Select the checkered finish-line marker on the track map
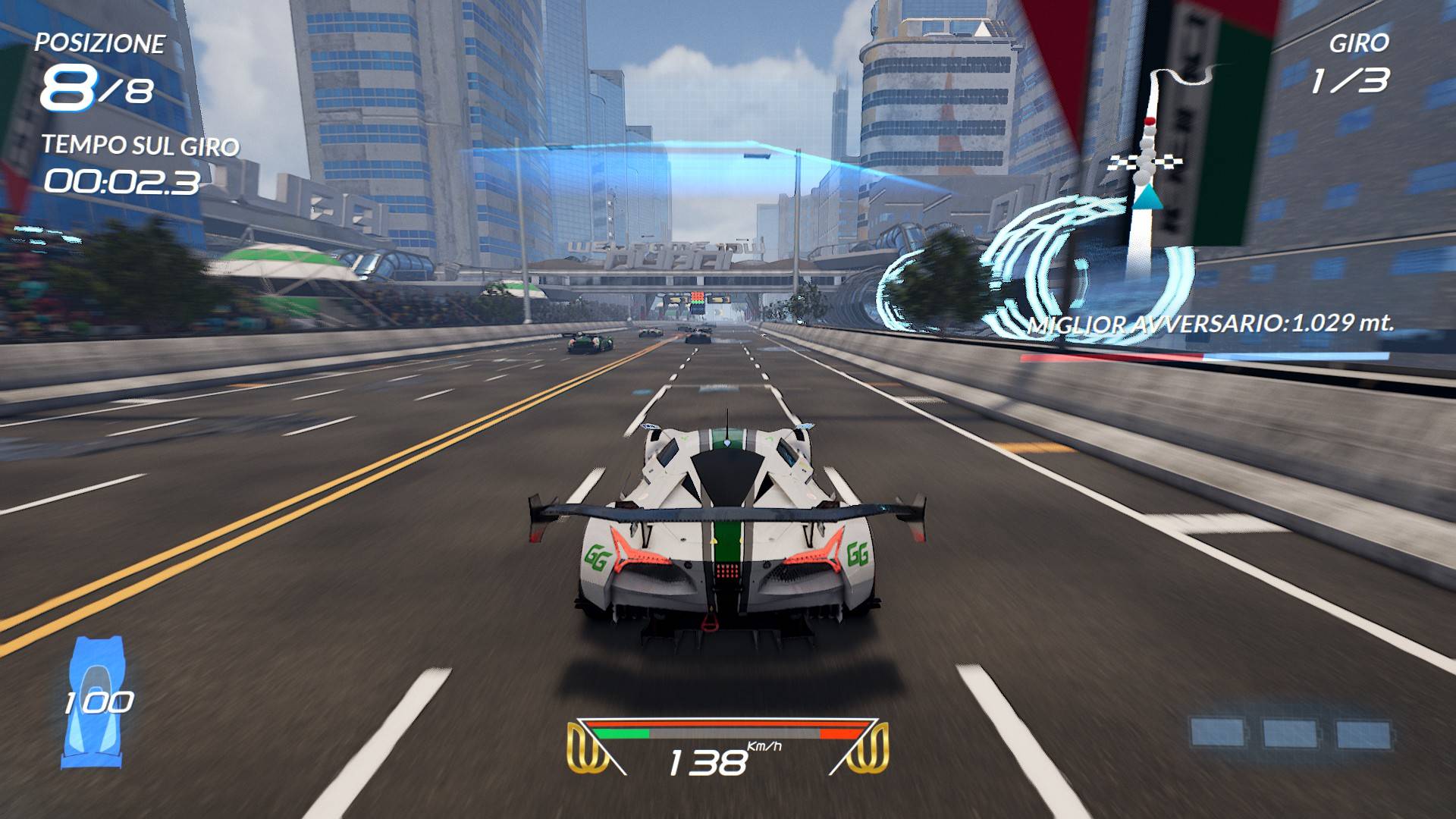 click(x=1144, y=161)
